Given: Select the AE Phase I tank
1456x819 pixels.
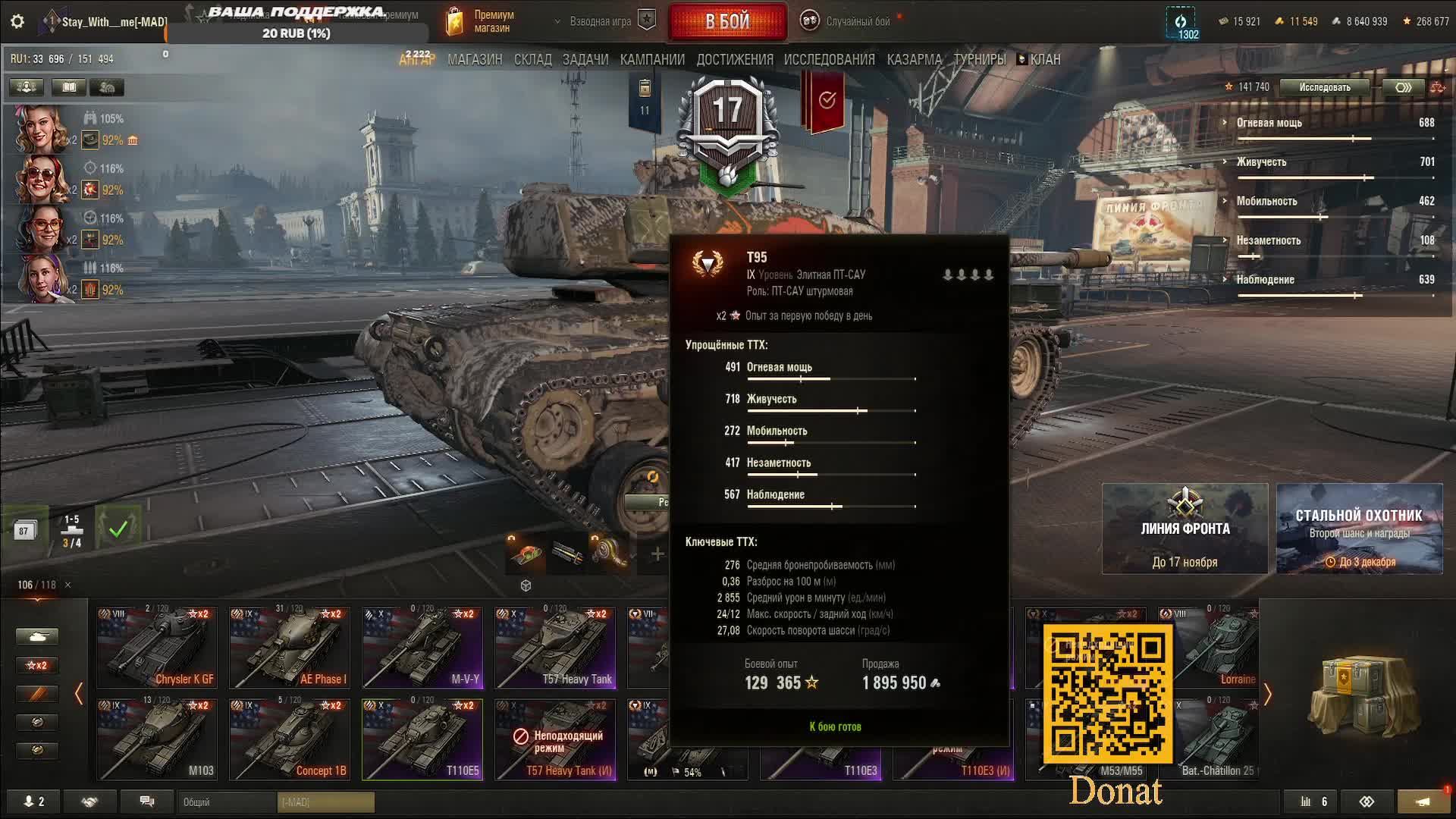Looking at the screenshot, I should point(290,647).
